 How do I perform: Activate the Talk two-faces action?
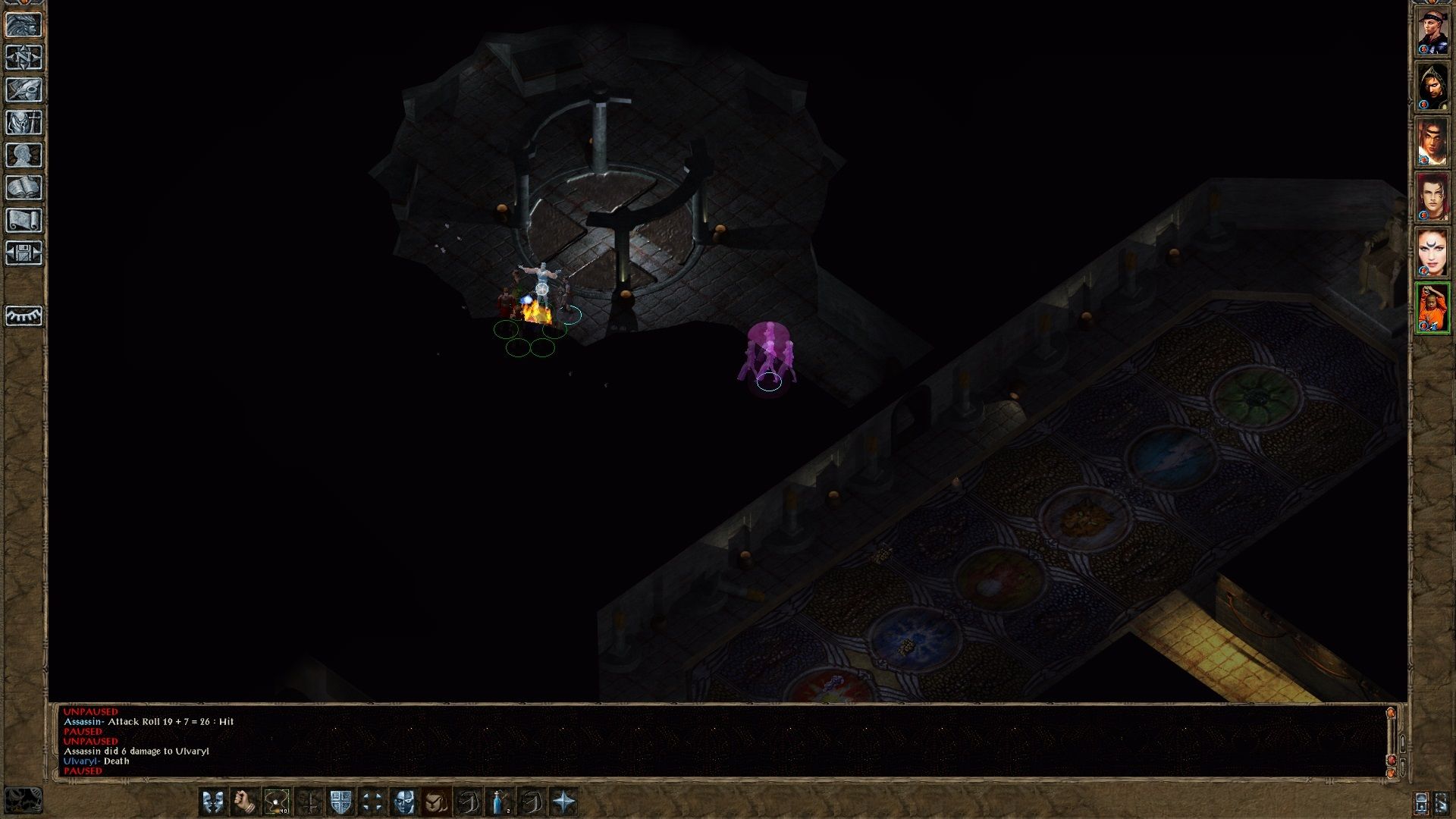[213, 802]
